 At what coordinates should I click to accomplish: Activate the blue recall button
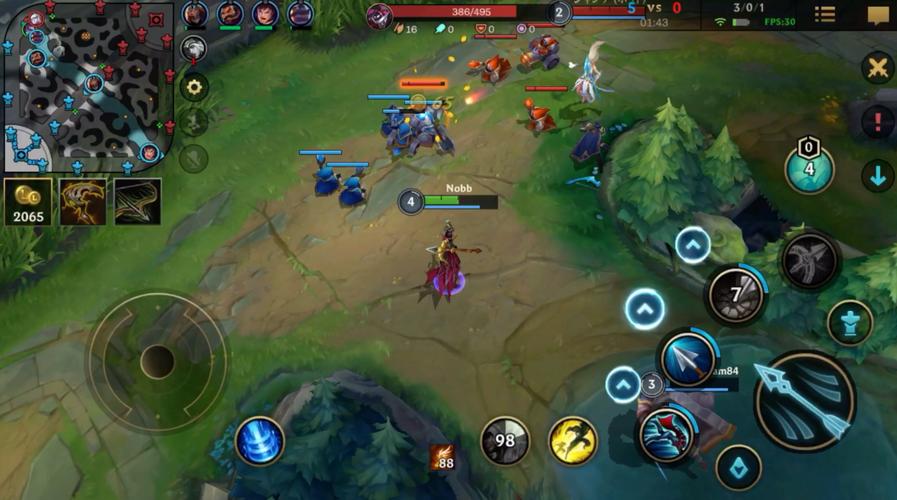click(259, 441)
